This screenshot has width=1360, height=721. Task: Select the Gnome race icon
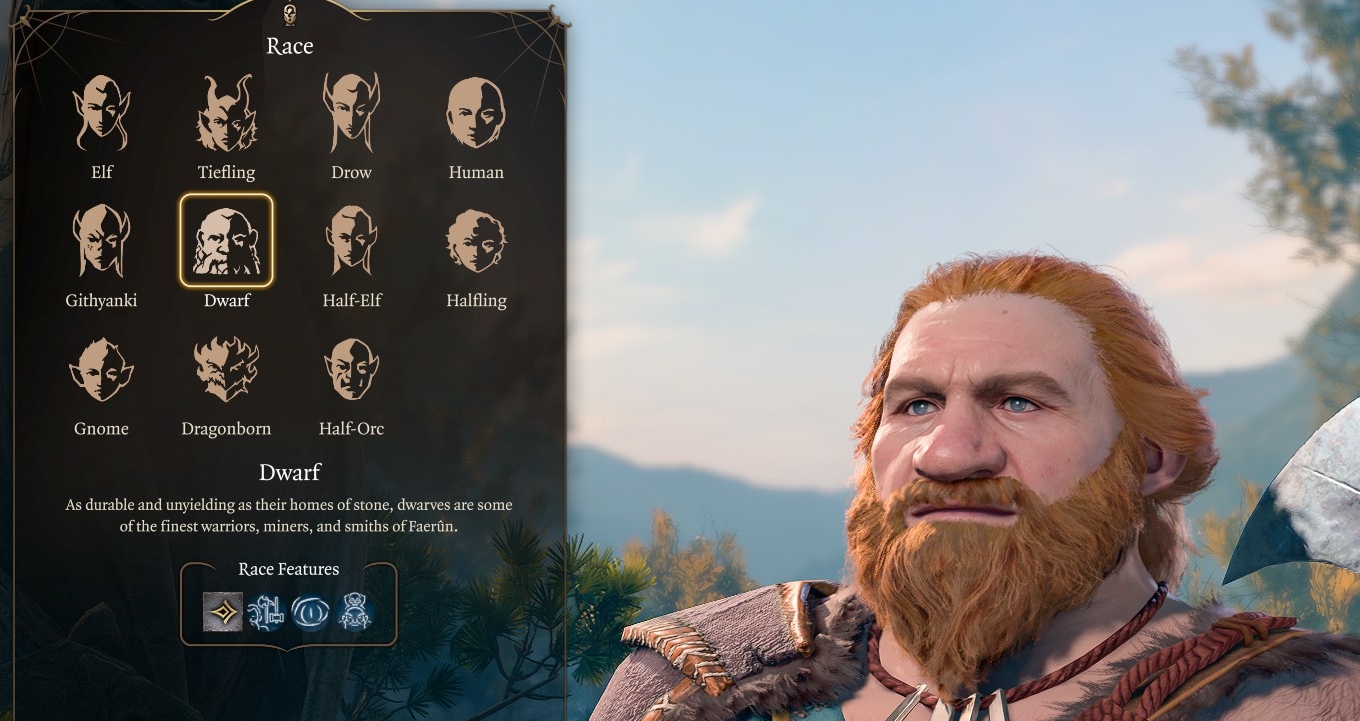100,370
